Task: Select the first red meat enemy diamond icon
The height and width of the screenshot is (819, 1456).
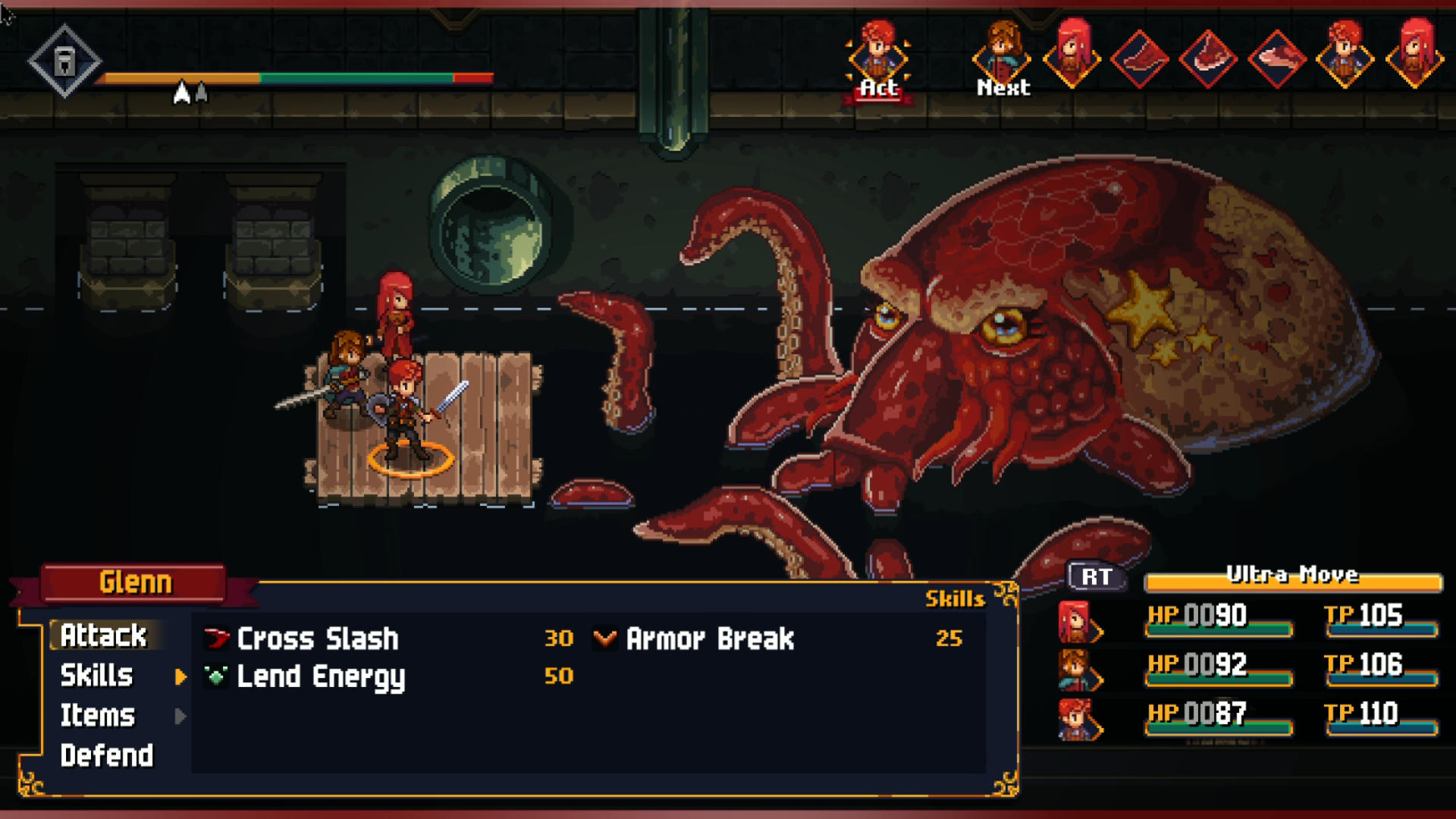Action: [1139, 59]
